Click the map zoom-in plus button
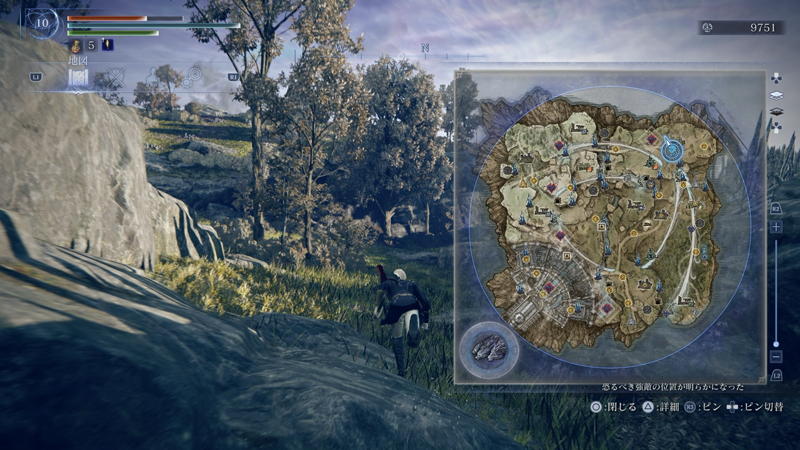This screenshot has width=800, height=450. (x=776, y=227)
